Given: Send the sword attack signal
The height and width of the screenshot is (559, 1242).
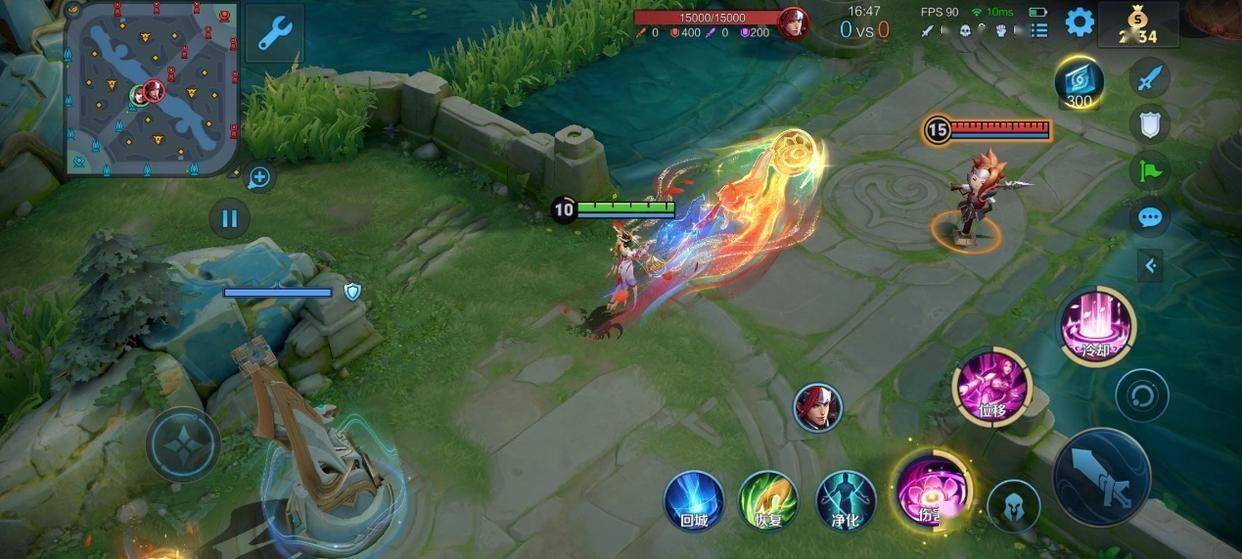Looking at the screenshot, I should click(x=1150, y=77).
